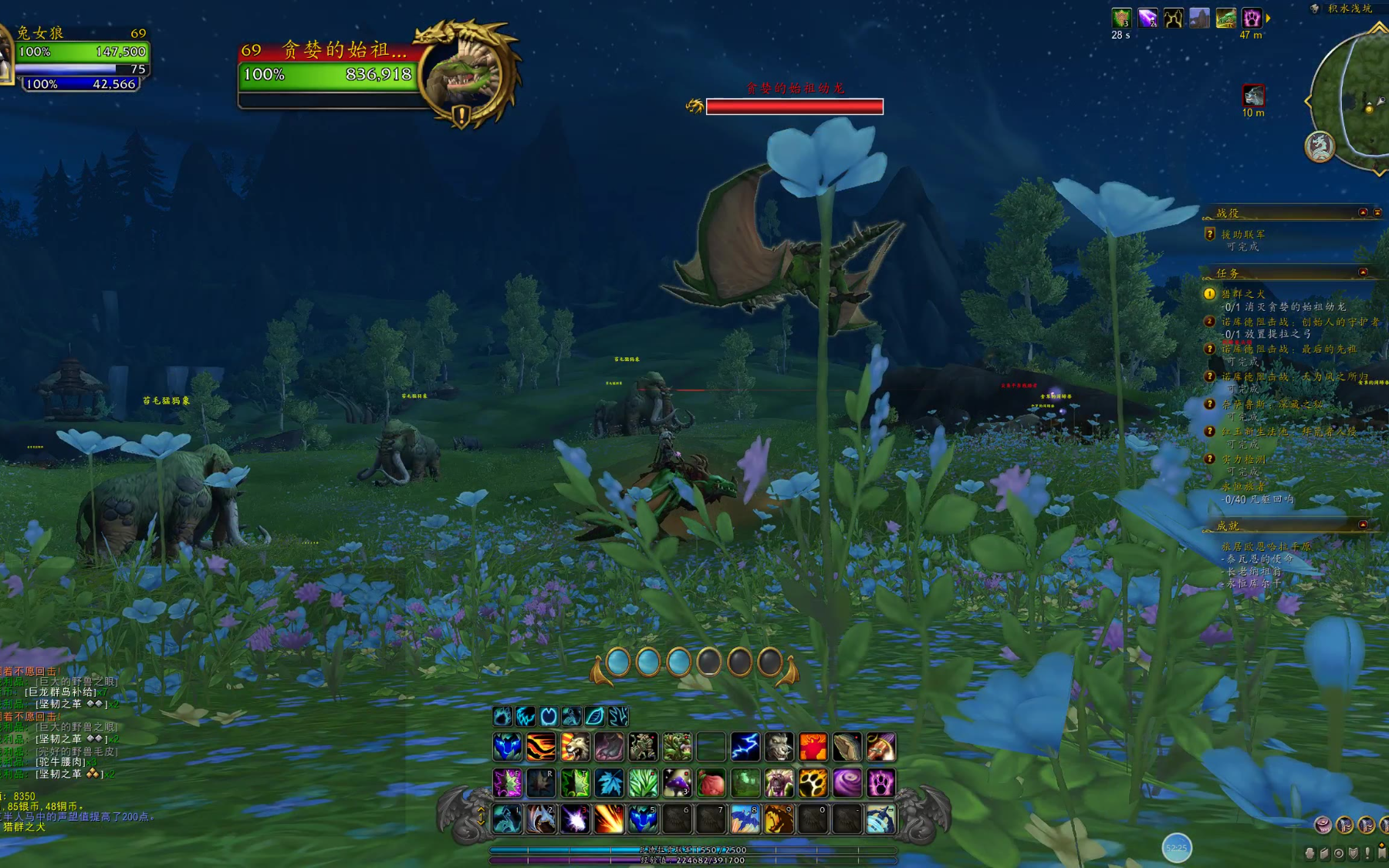This screenshot has height=868, width=1389.
Task: Activate the purple swirl cyclone ability
Action: pos(847,783)
